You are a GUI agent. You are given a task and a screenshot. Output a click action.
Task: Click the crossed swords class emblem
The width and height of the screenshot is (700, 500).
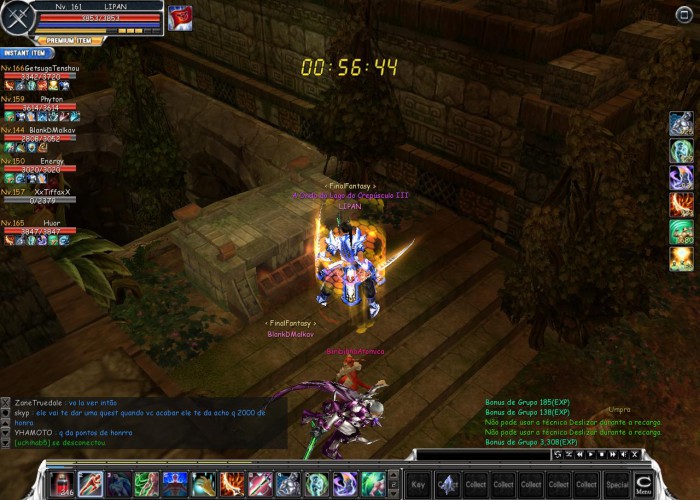tap(17, 19)
